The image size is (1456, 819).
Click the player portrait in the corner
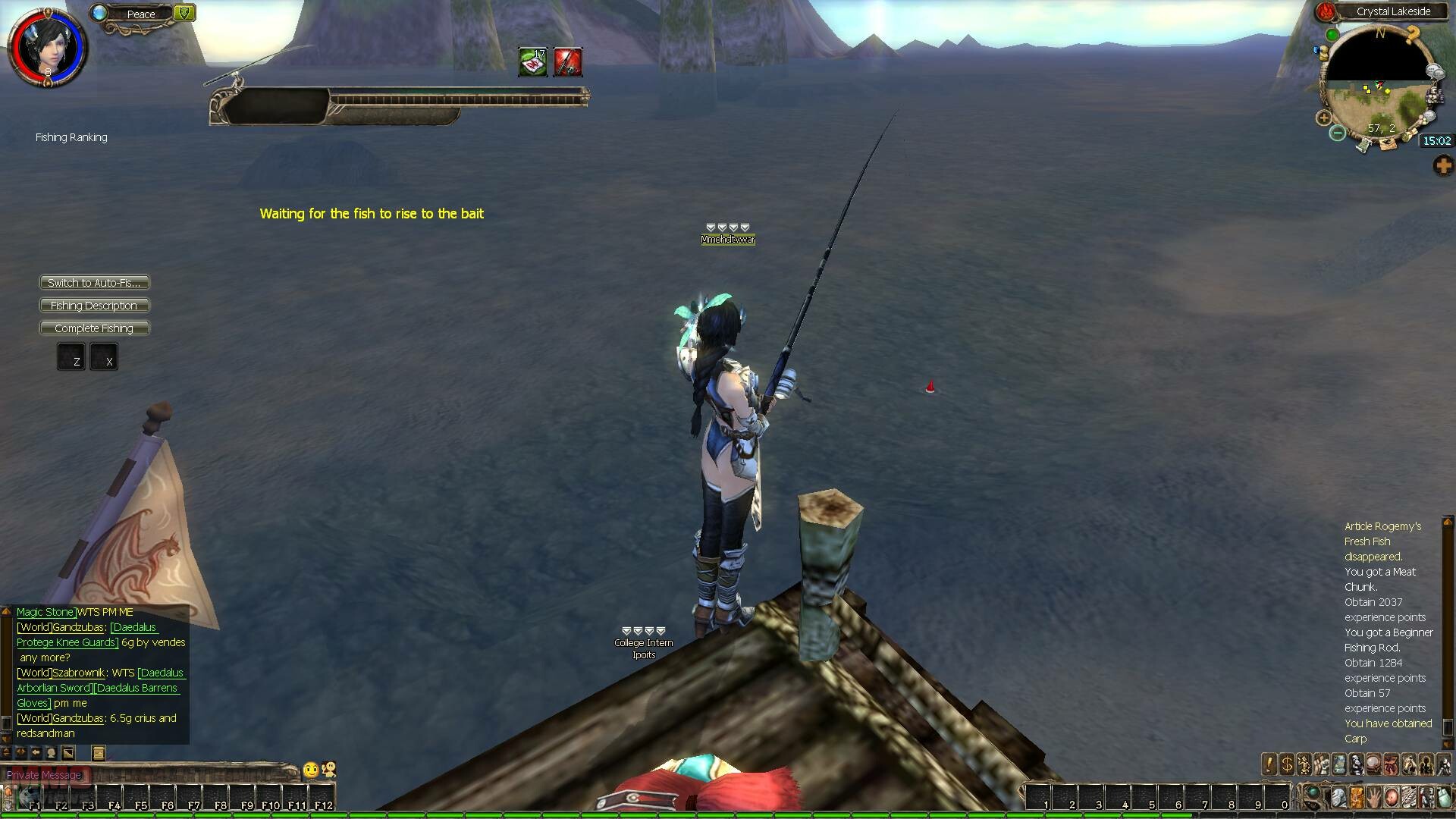pyautogui.click(x=47, y=47)
